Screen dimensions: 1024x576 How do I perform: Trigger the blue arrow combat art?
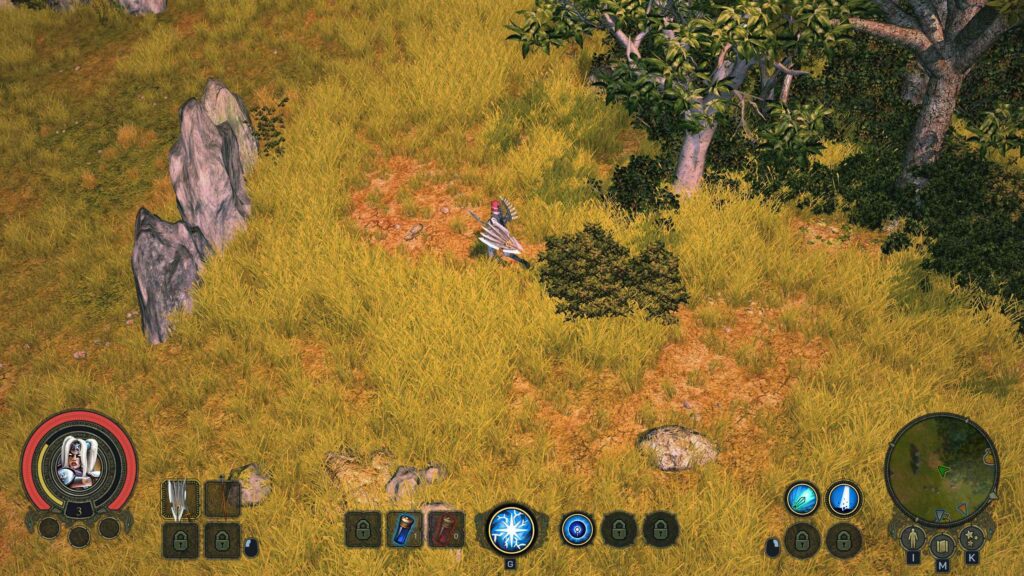pyautogui.click(x=802, y=498)
